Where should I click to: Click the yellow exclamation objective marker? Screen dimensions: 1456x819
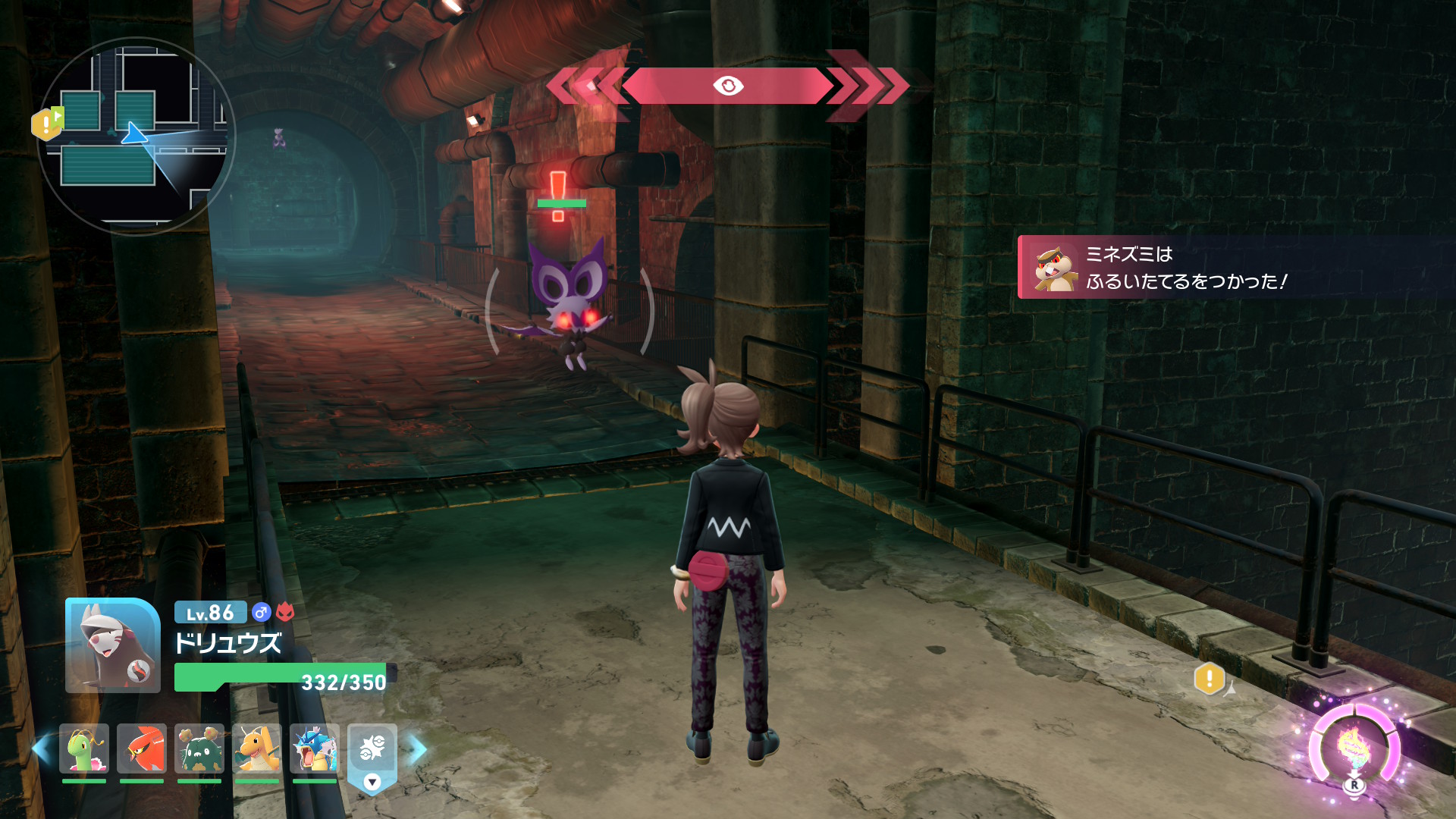coord(1210,679)
